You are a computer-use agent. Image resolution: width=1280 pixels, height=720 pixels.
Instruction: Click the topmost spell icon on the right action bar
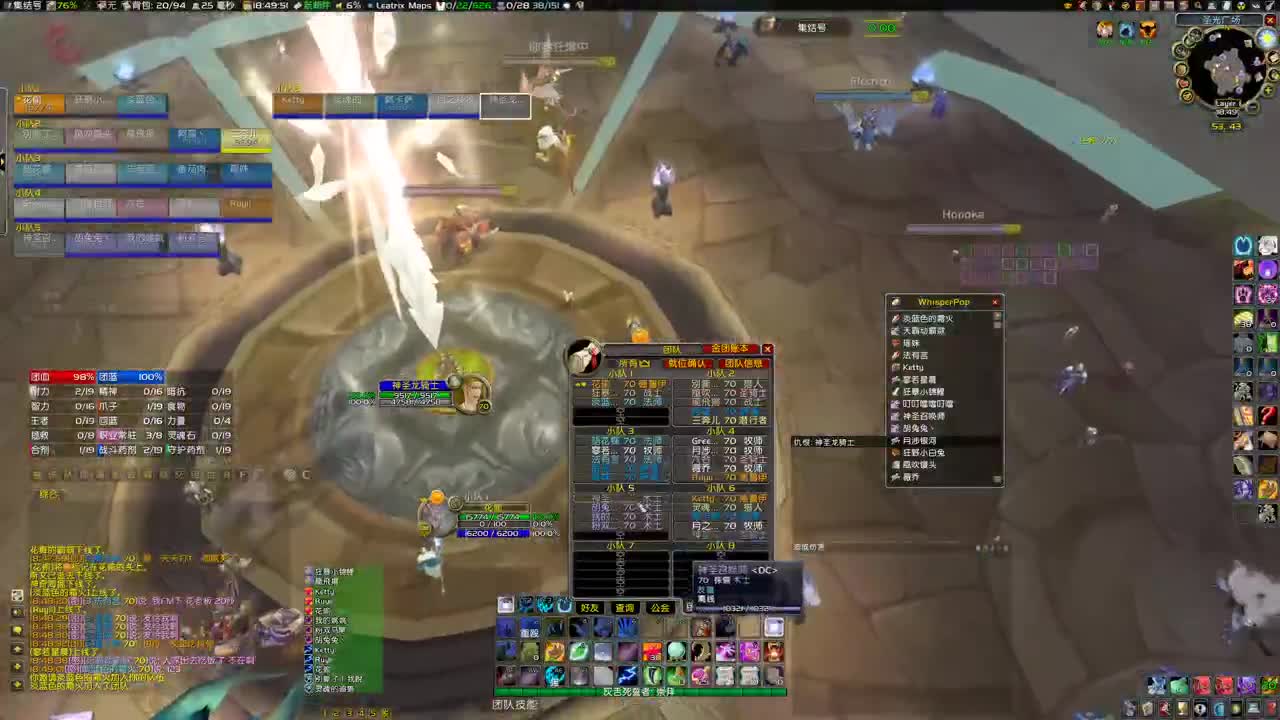(1243, 244)
